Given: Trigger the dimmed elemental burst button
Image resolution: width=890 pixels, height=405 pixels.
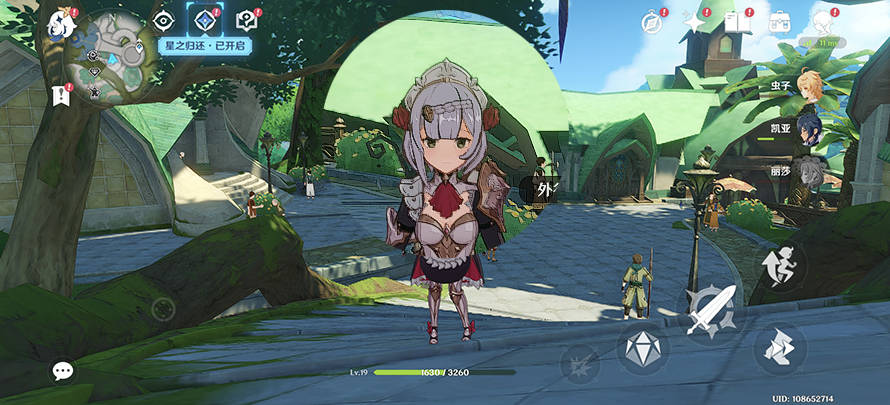Looking at the screenshot, I should (x=579, y=363).
